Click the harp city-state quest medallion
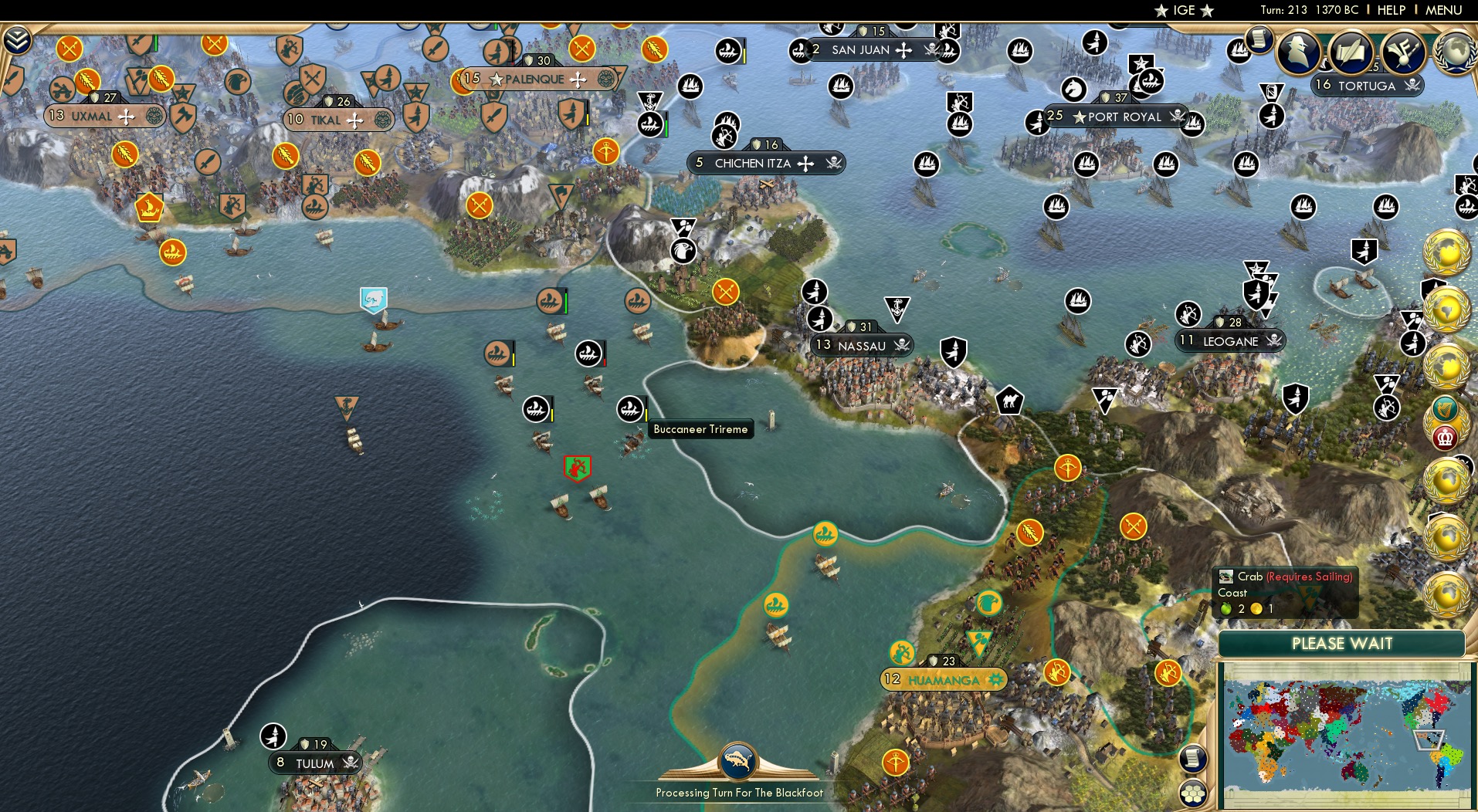Screen dimensions: 1478x812 (1446, 407)
